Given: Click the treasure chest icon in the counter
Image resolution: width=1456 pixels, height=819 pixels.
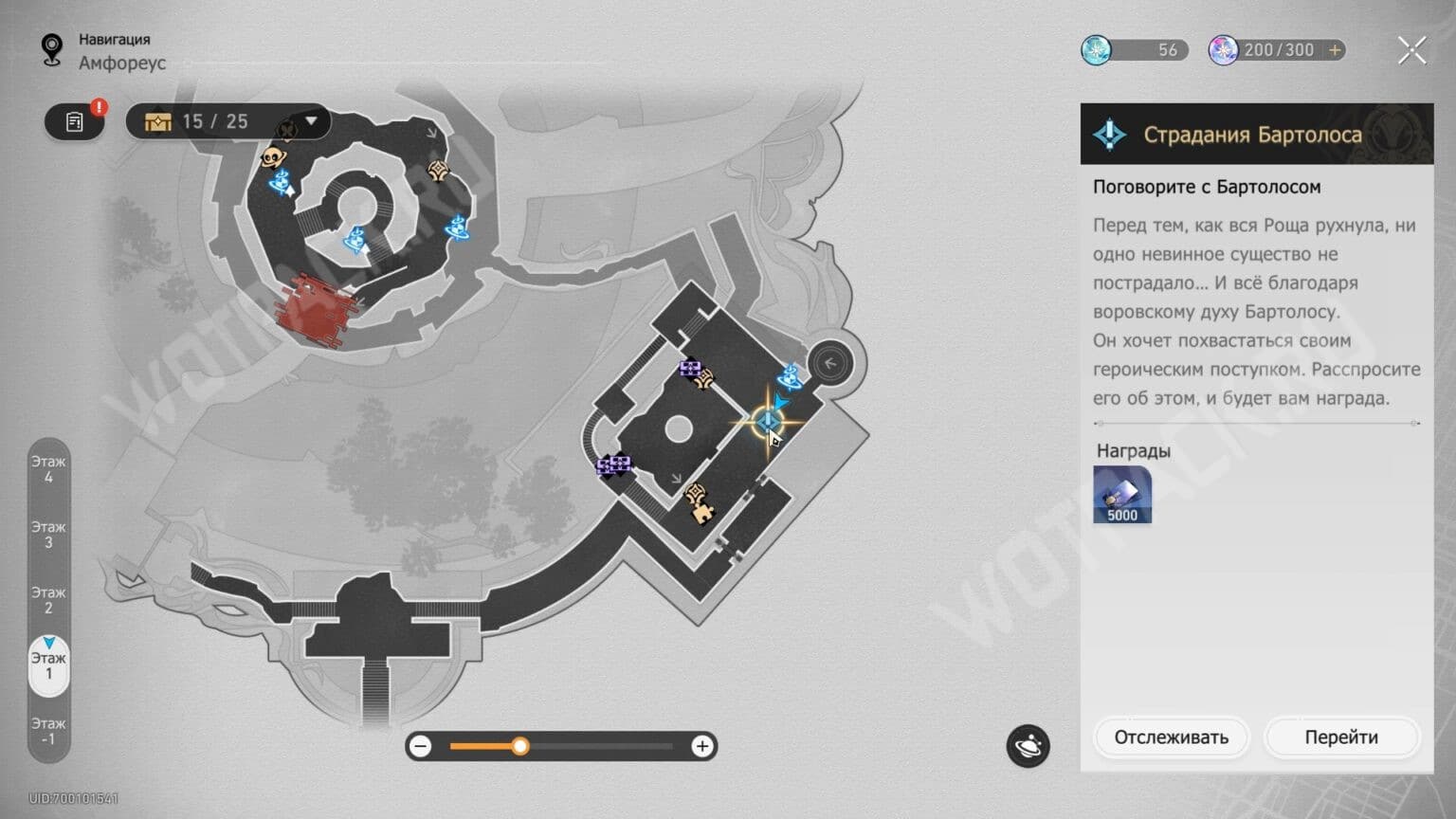Looking at the screenshot, I should 158,121.
